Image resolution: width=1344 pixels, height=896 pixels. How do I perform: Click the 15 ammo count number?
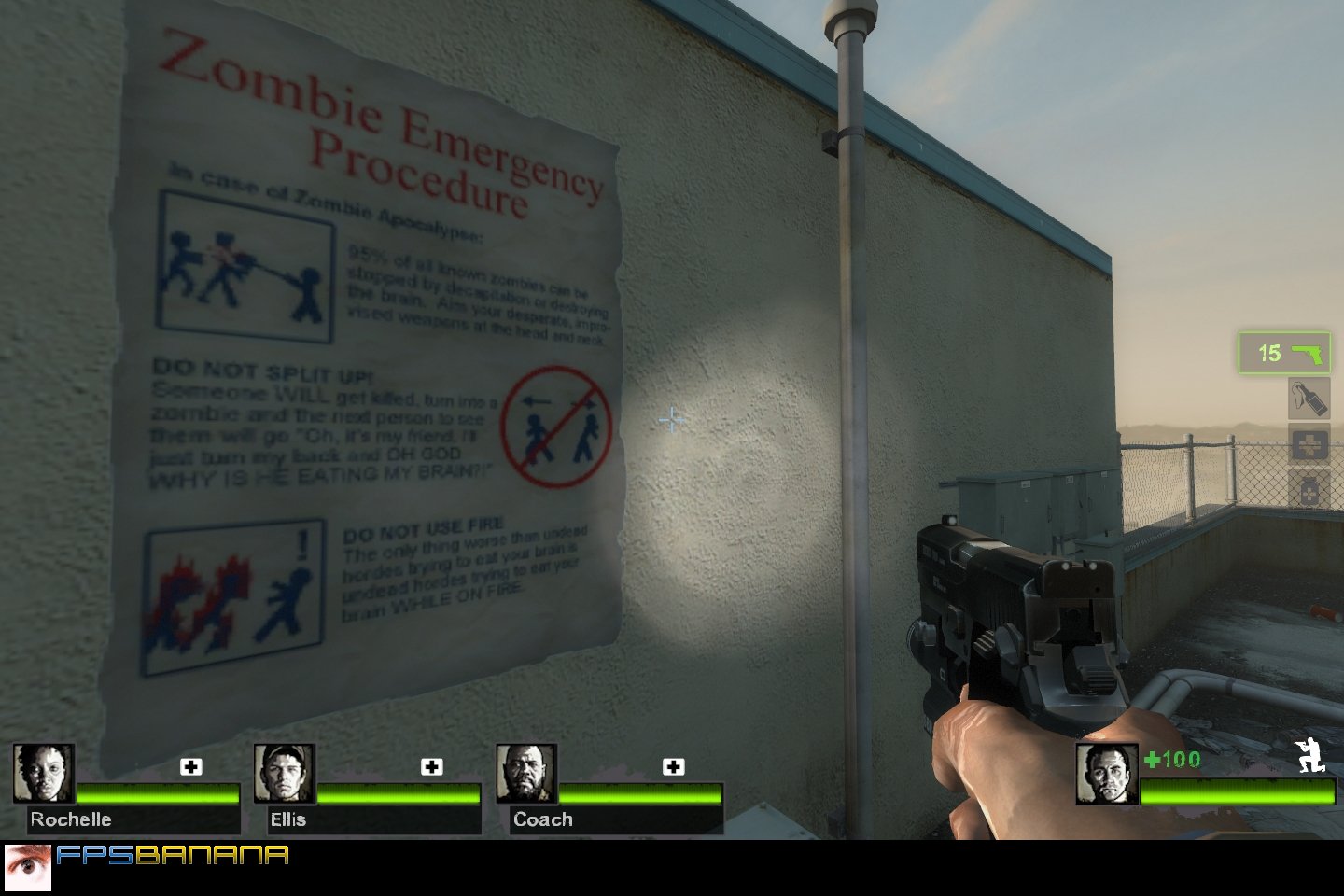pyautogui.click(x=1269, y=353)
